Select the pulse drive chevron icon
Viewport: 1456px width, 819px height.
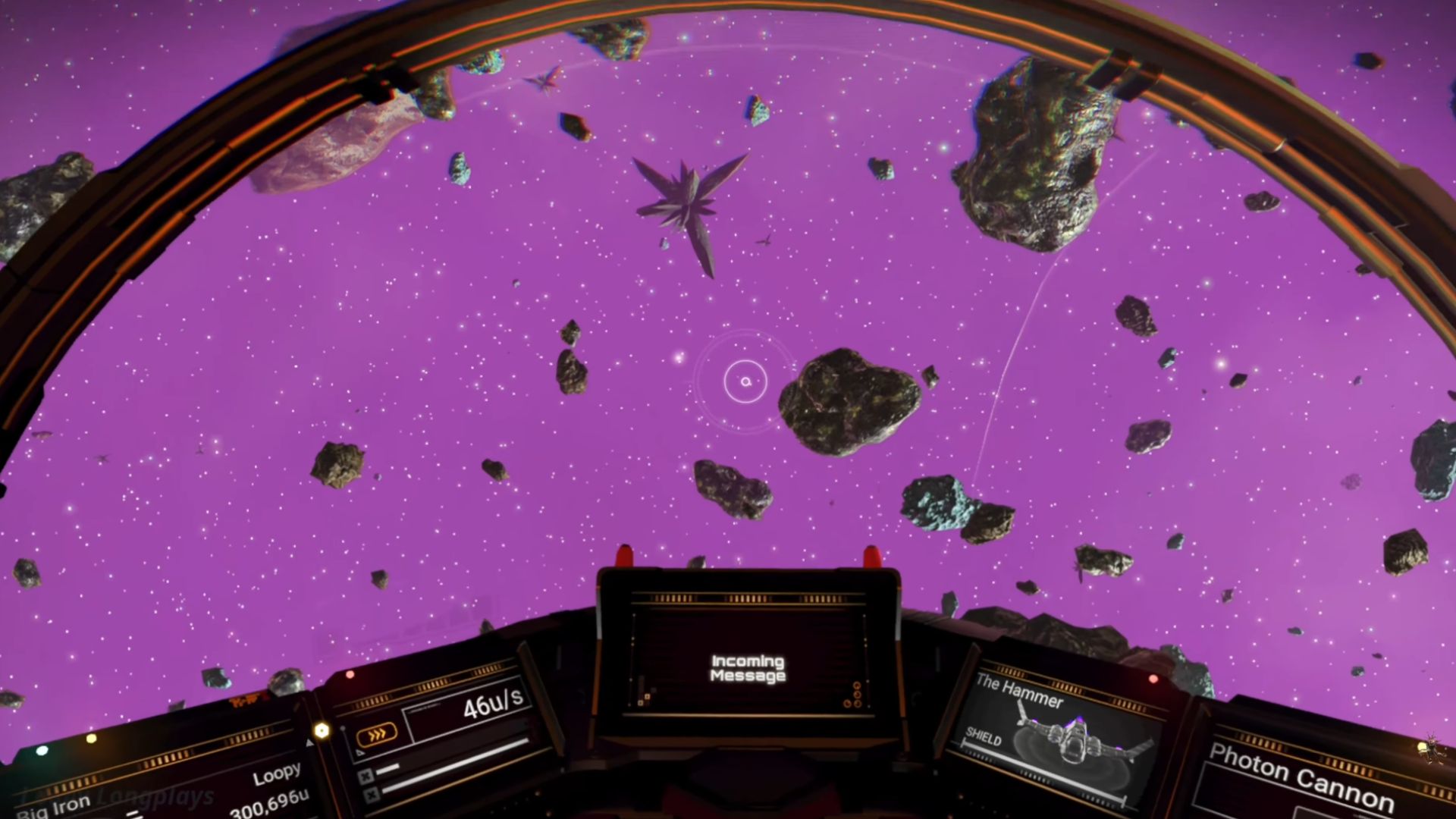click(x=378, y=733)
